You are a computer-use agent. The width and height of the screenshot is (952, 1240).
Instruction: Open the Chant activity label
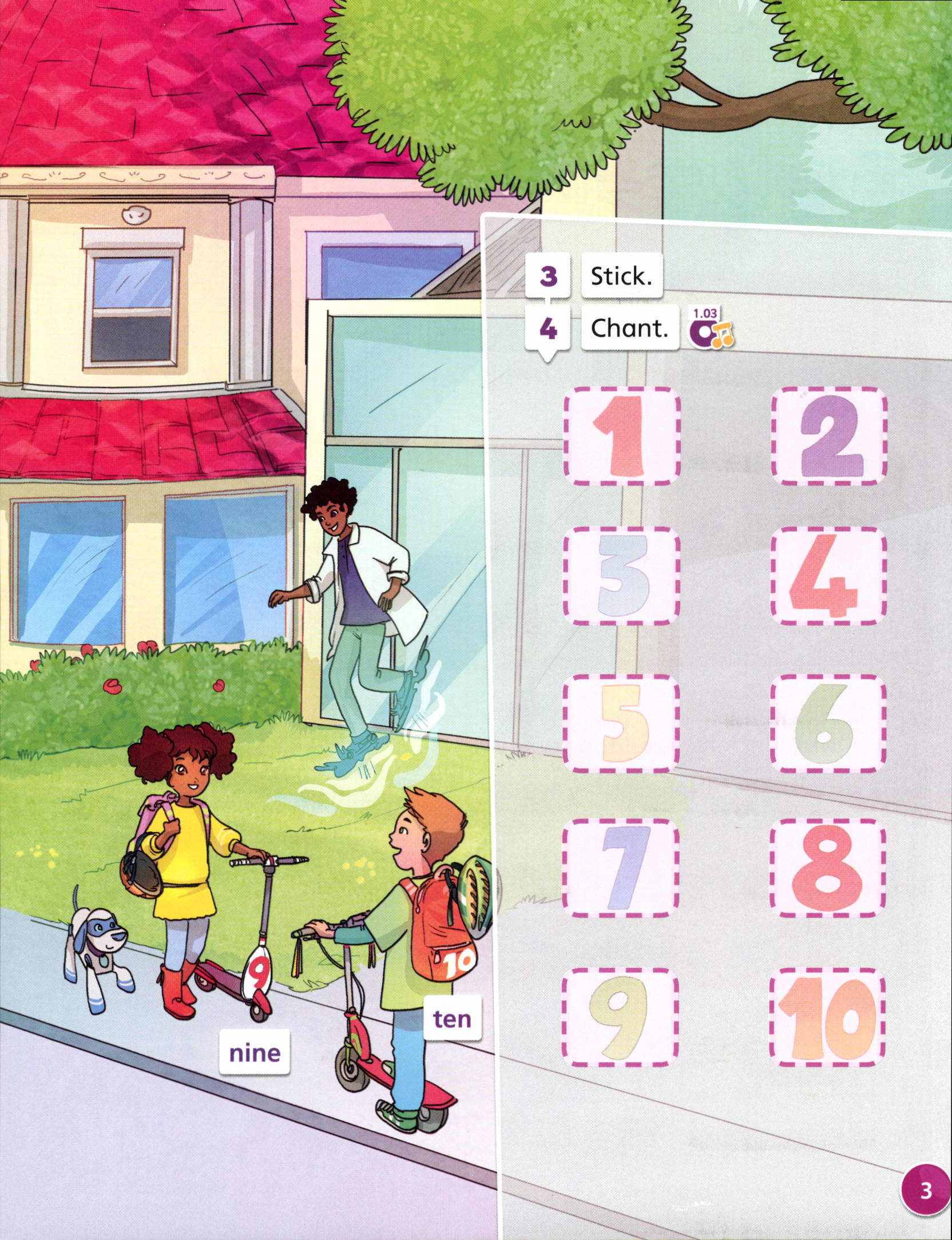point(629,328)
